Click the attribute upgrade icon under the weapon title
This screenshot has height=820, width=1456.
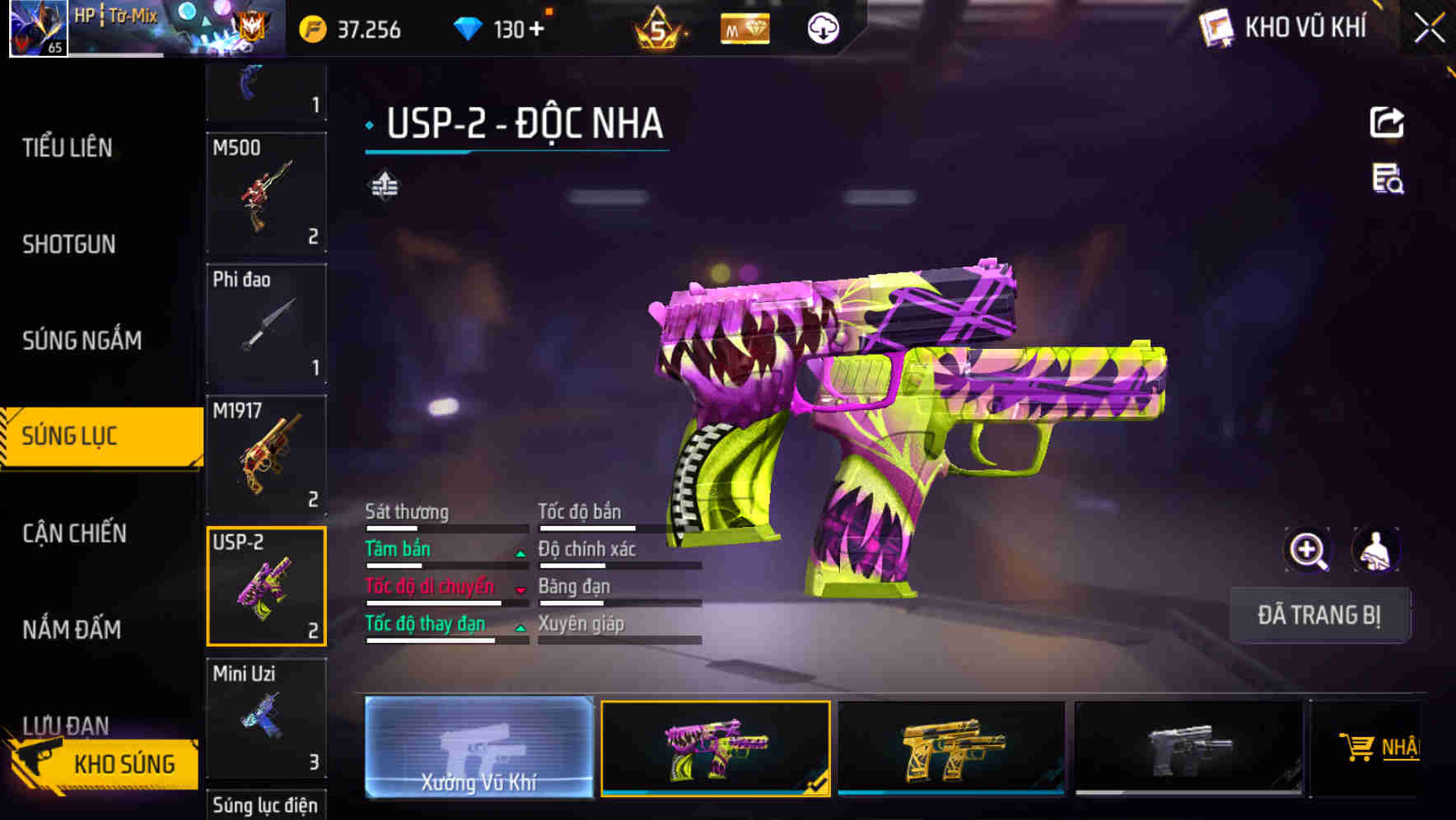[x=383, y=185]
